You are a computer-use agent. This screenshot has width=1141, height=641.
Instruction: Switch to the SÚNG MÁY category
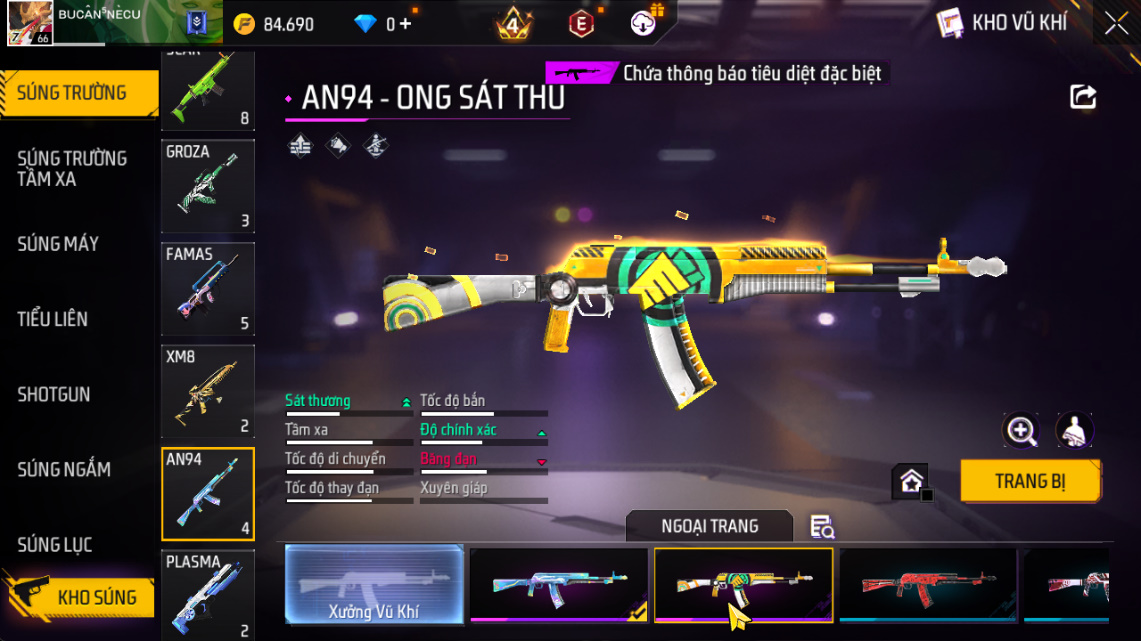[58, 244]
